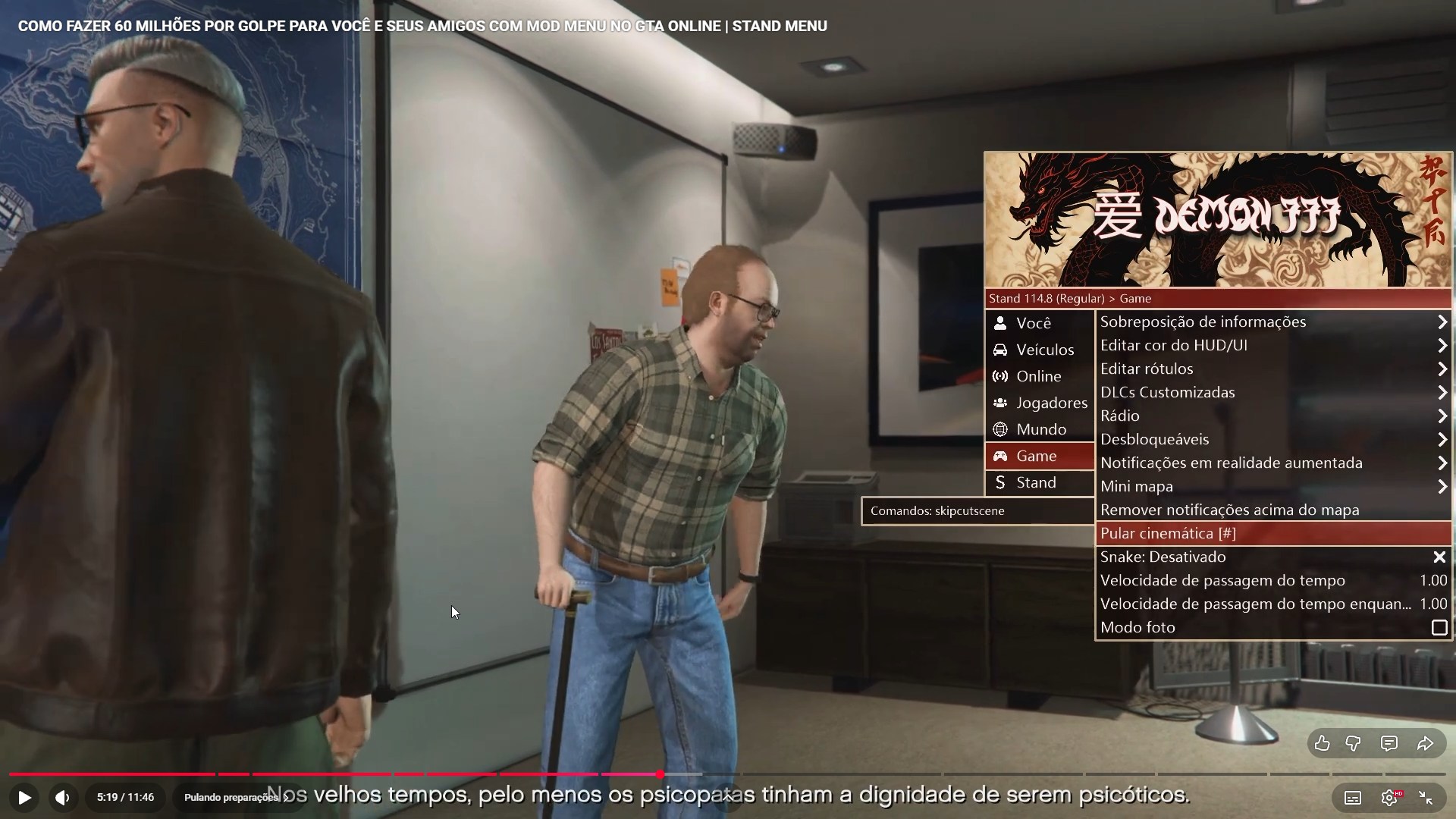Open YouTube player settings gear icon
Screen dimensions: 1456x819
[x=1389, y=797]
